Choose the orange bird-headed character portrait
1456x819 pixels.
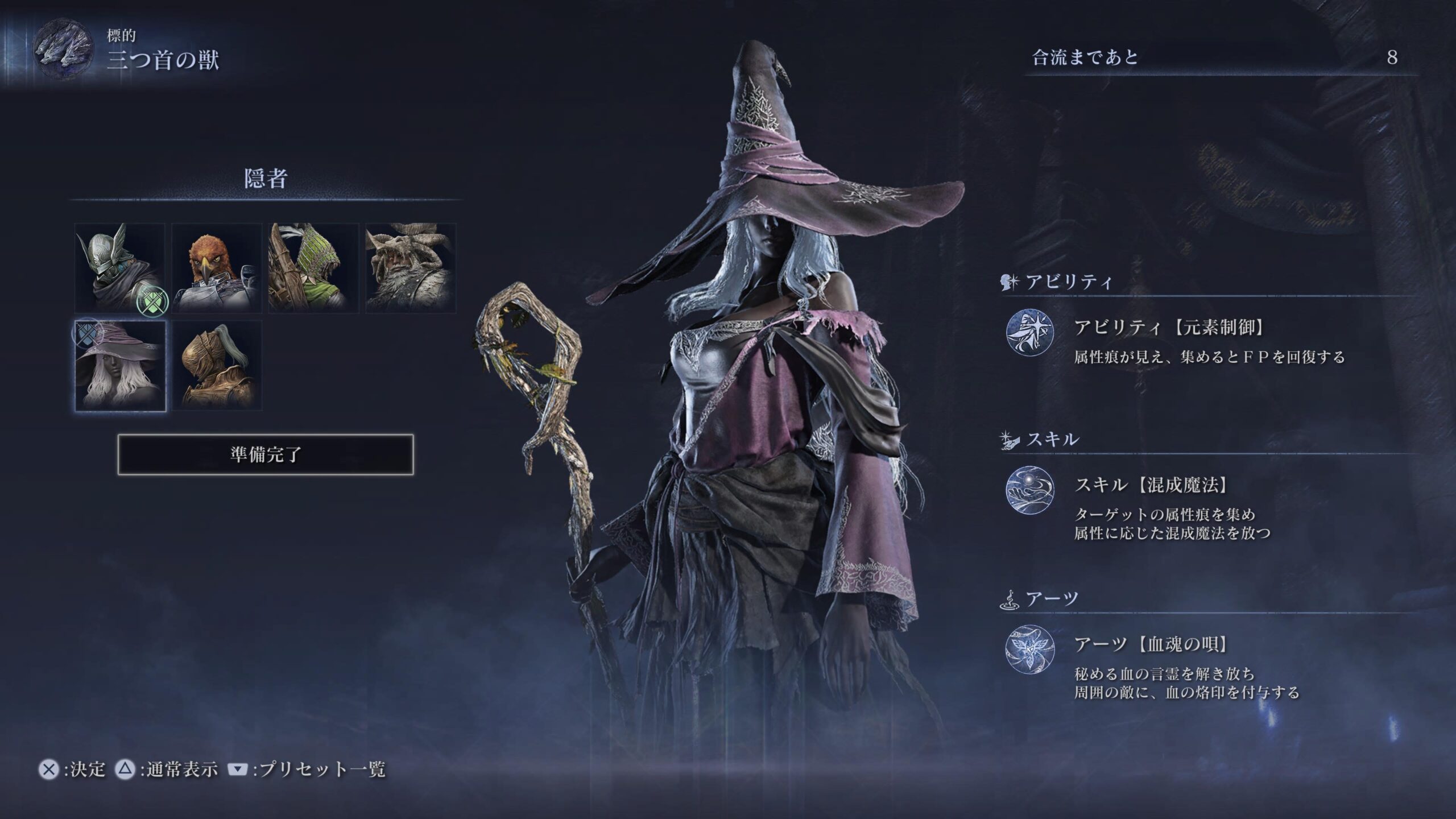pos(217,268)
